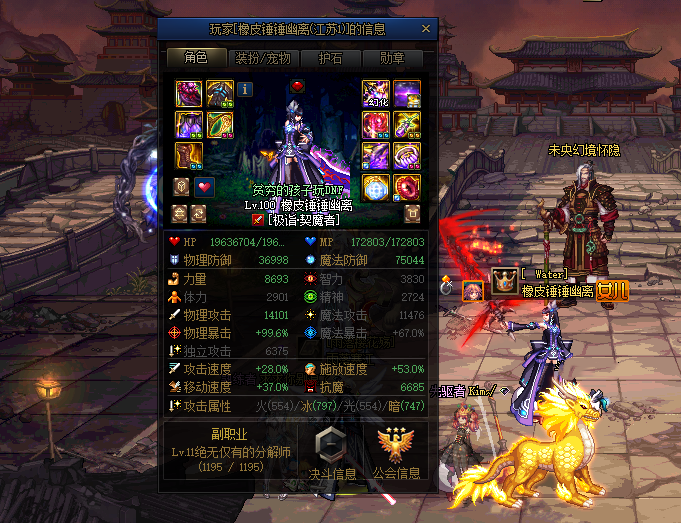681x523 pixels.
Task: Click the red sword class icon
Action: point(258,220)
